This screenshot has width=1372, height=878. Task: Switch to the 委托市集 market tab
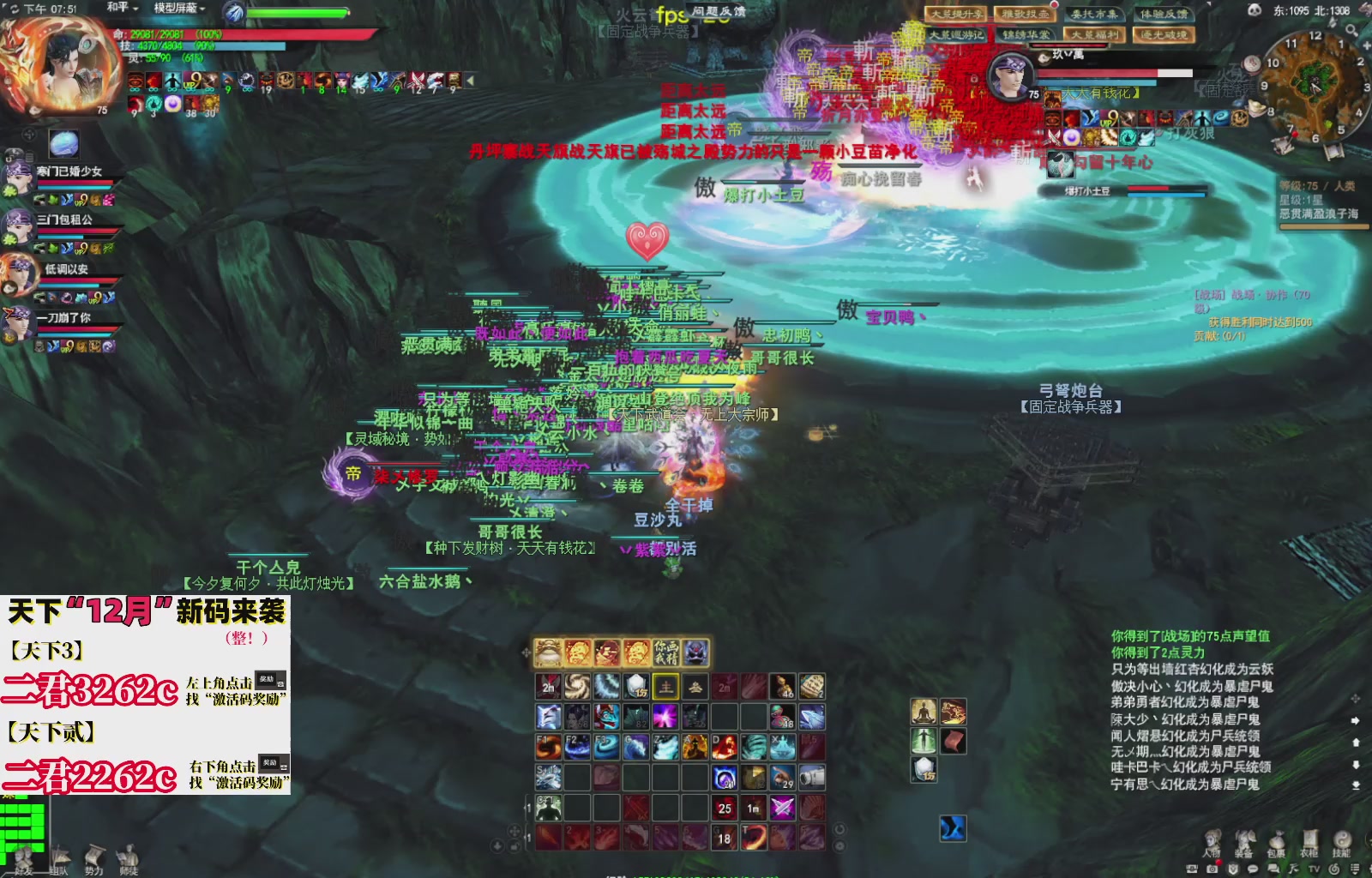[1095, 15]
